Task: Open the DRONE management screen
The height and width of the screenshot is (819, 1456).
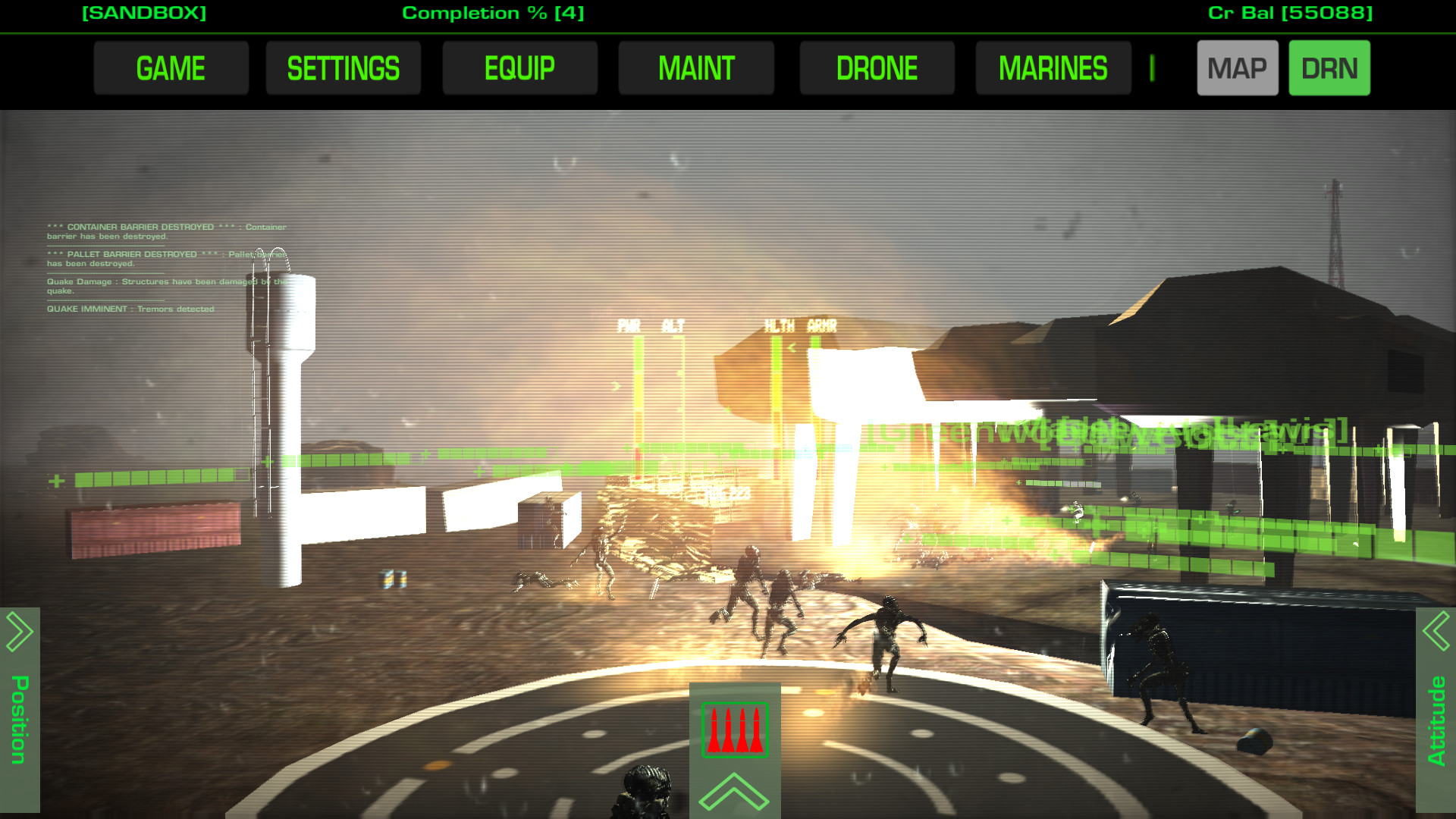Action: (x=877, y=67)
